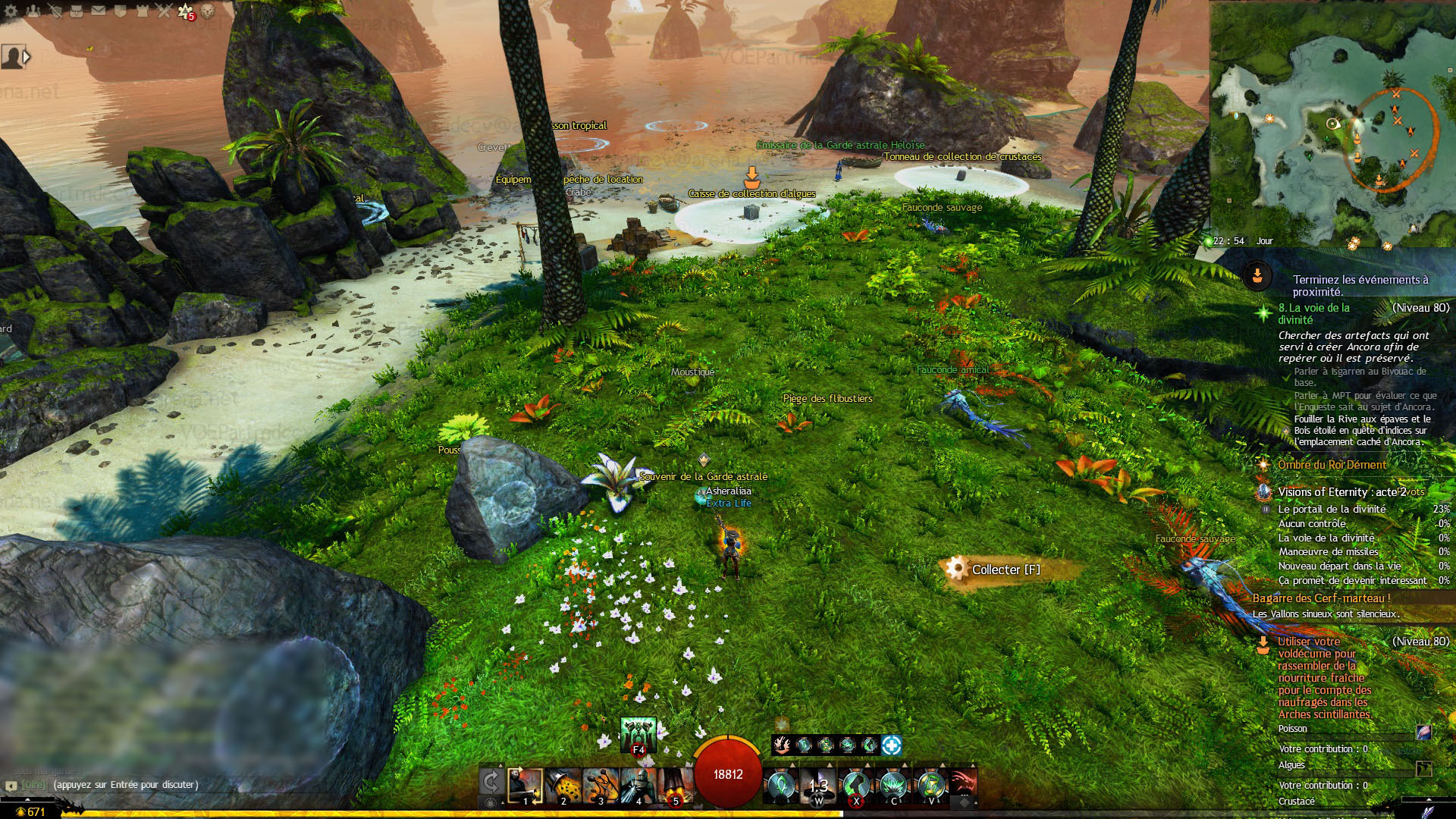The image size is (1456, 819).
Task: Activate weapon skill slot 1
Action: [x=525, y=786]
